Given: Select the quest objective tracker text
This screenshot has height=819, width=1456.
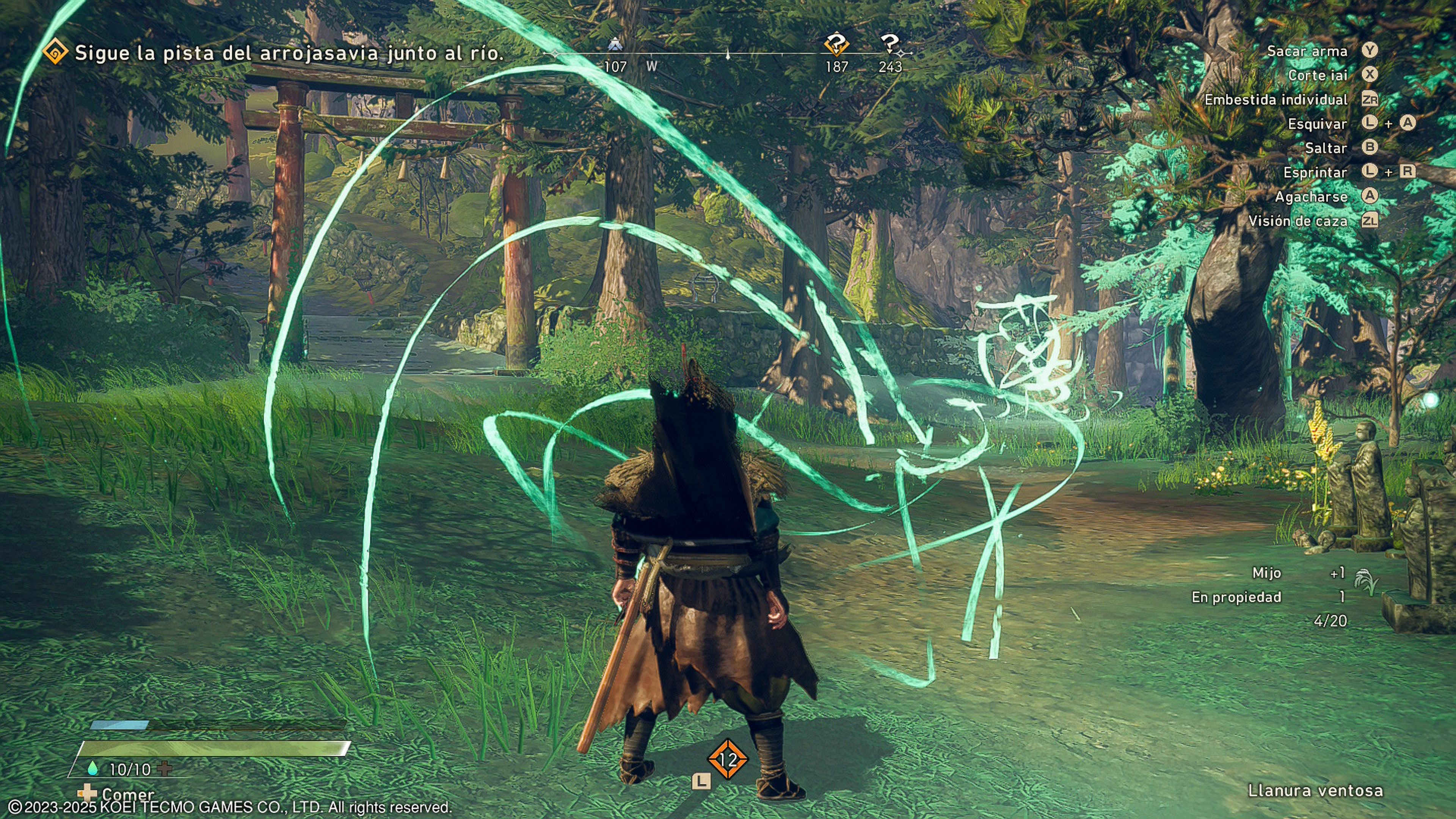Looking at the screenshot, I should click(x=289, y=53).
